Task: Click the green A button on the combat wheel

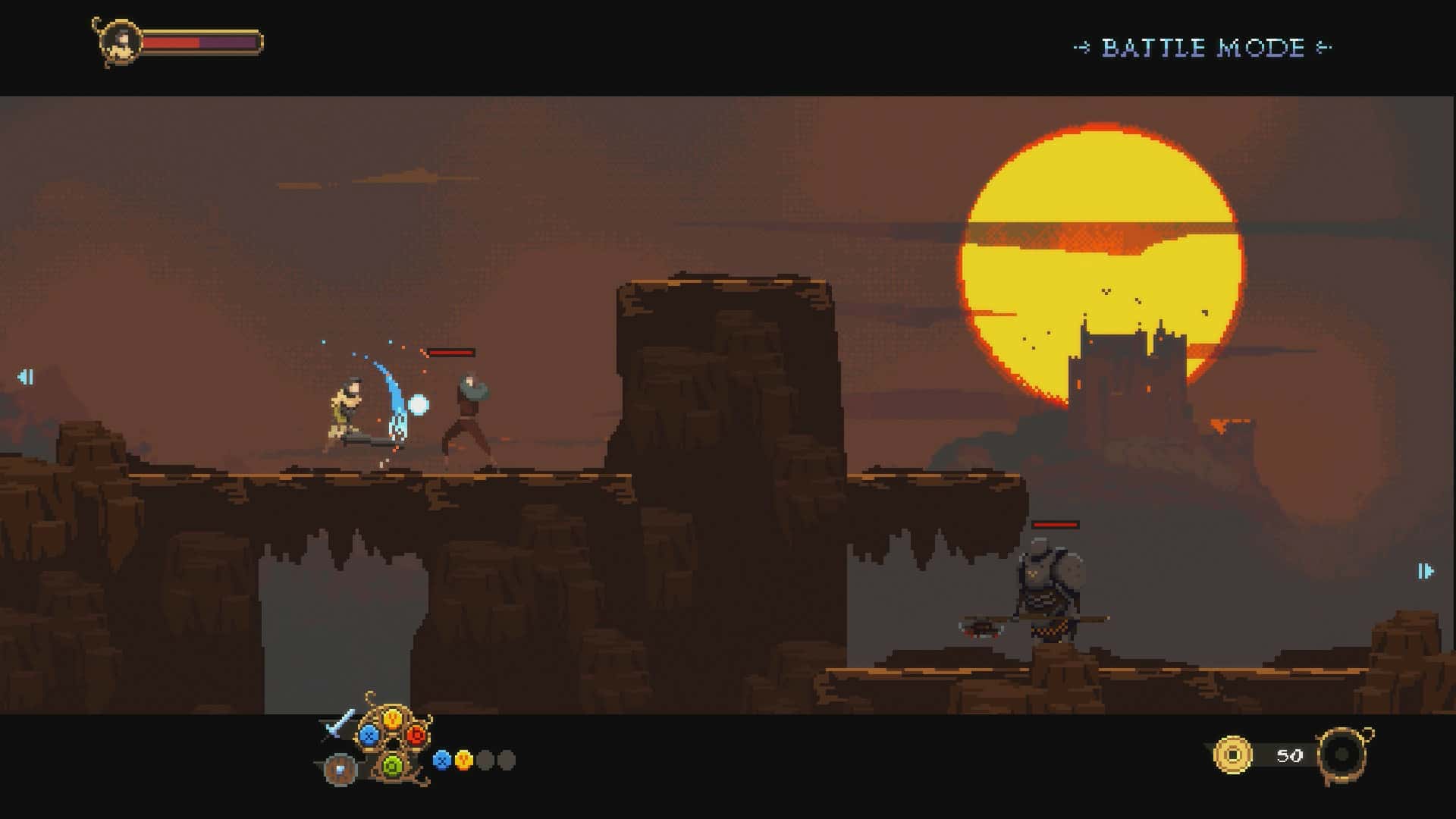Action: (392, 766)
